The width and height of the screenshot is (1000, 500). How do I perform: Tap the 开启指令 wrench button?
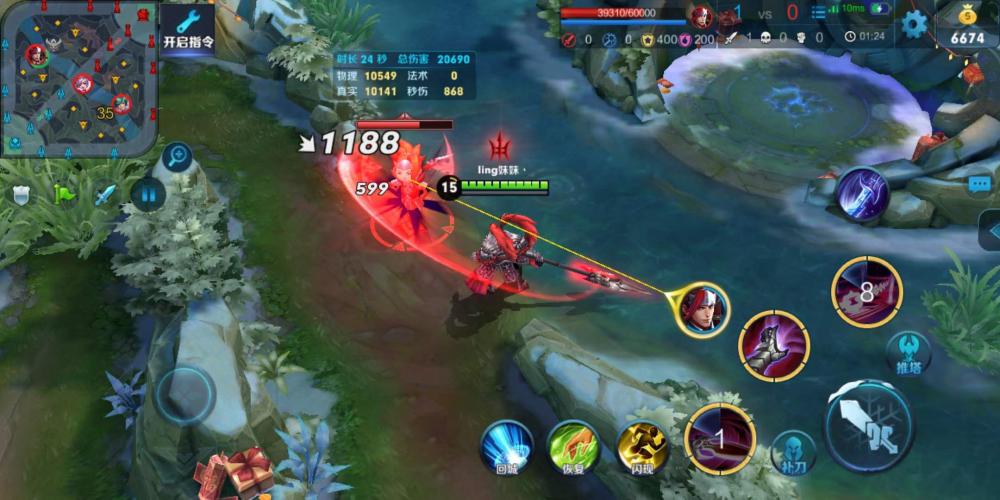[188, 29]
